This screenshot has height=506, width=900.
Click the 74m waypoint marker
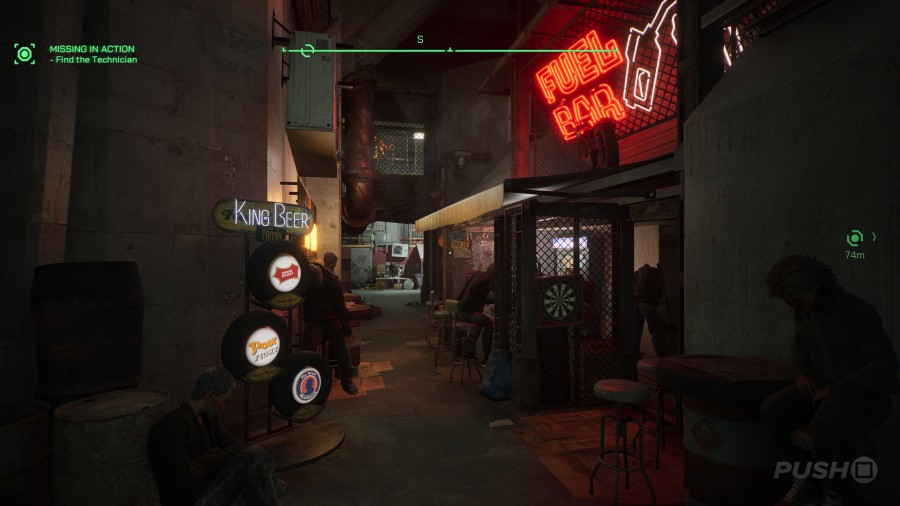[855, 238]
